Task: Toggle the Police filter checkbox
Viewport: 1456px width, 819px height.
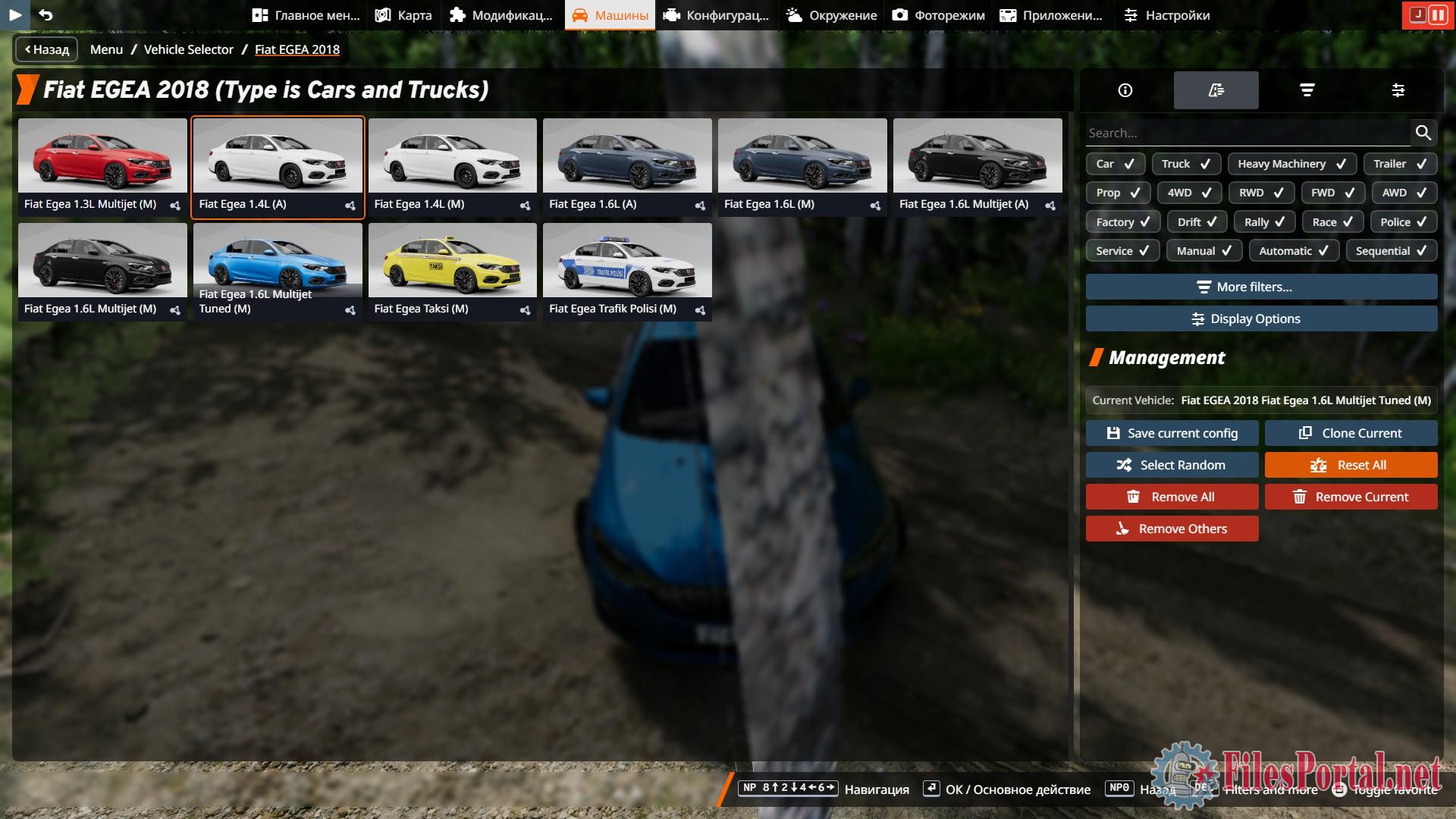Action: click(1403, 222)
